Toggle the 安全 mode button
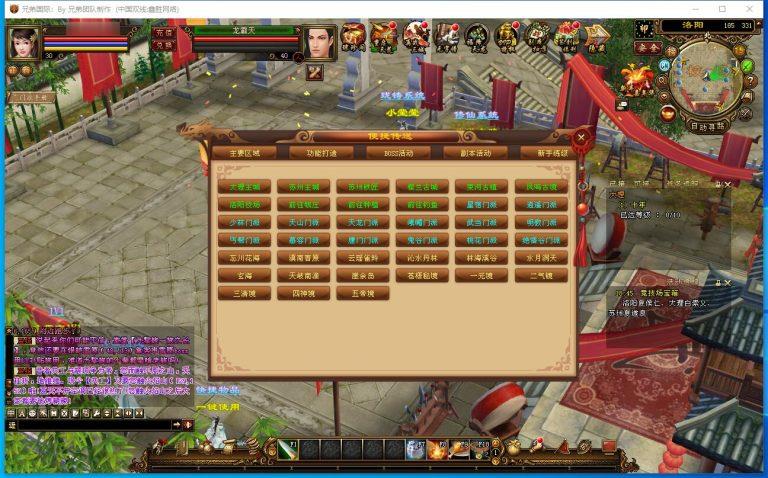The height and width of the screenshot is (478, 768). click(647, 47)
